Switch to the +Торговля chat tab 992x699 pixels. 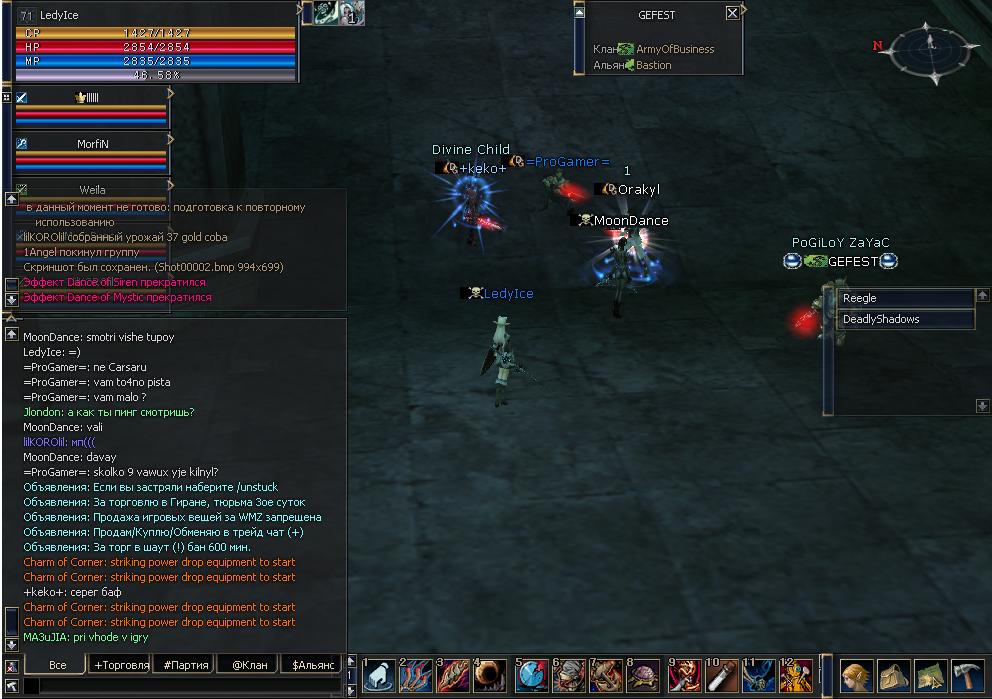point(121,664)
